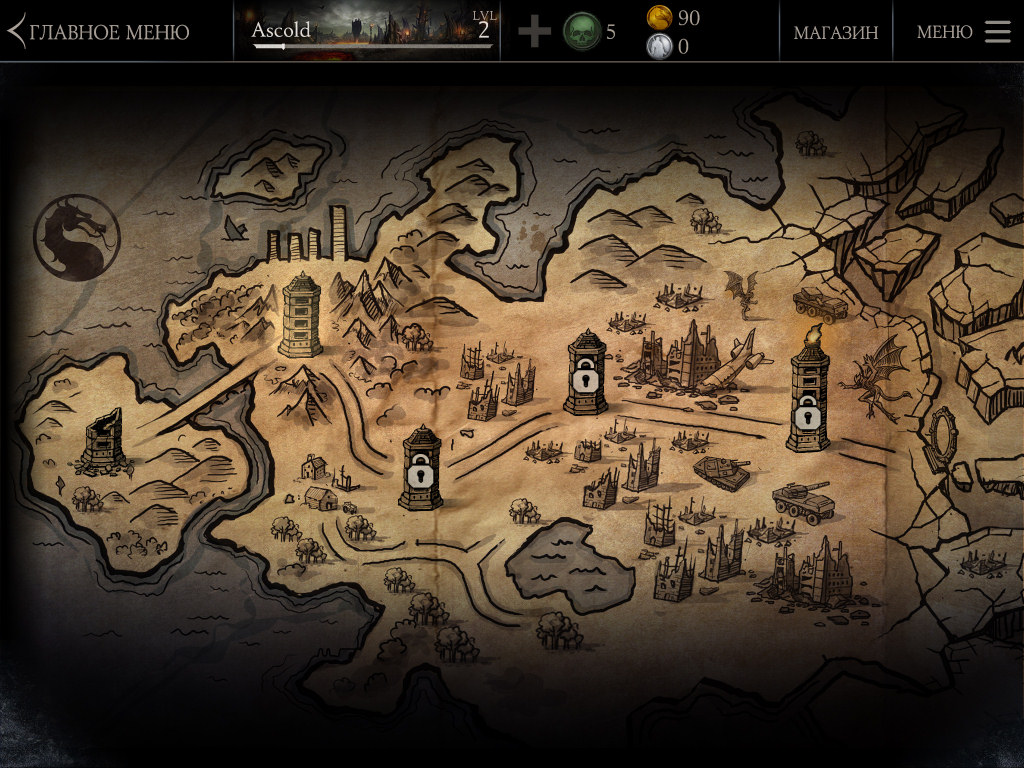Open the Ascold player profile banner
The width and height of the screenshot is (1024, 768).
372,31
